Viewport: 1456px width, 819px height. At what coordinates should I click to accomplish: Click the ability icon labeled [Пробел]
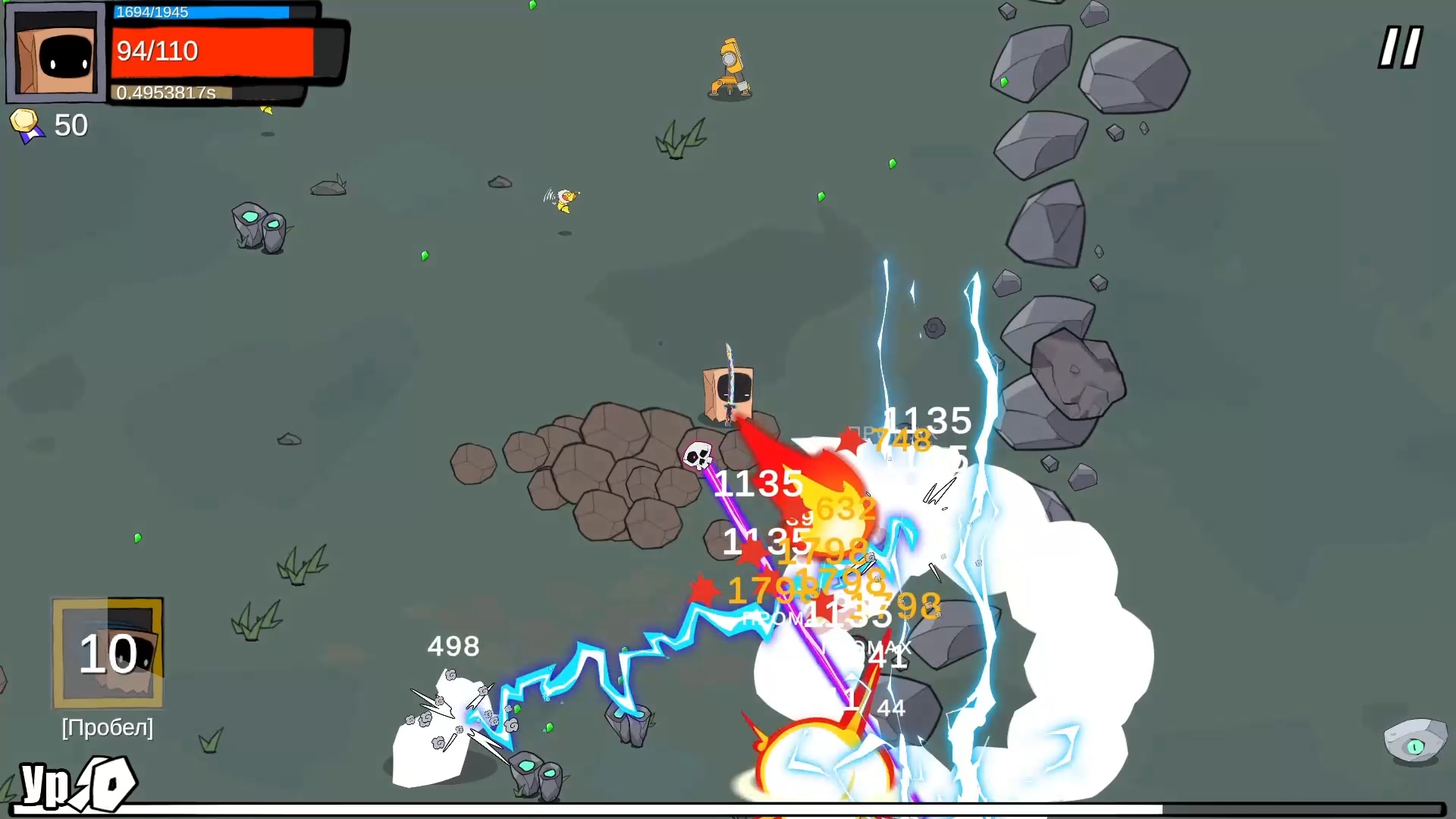click(107, 654)
